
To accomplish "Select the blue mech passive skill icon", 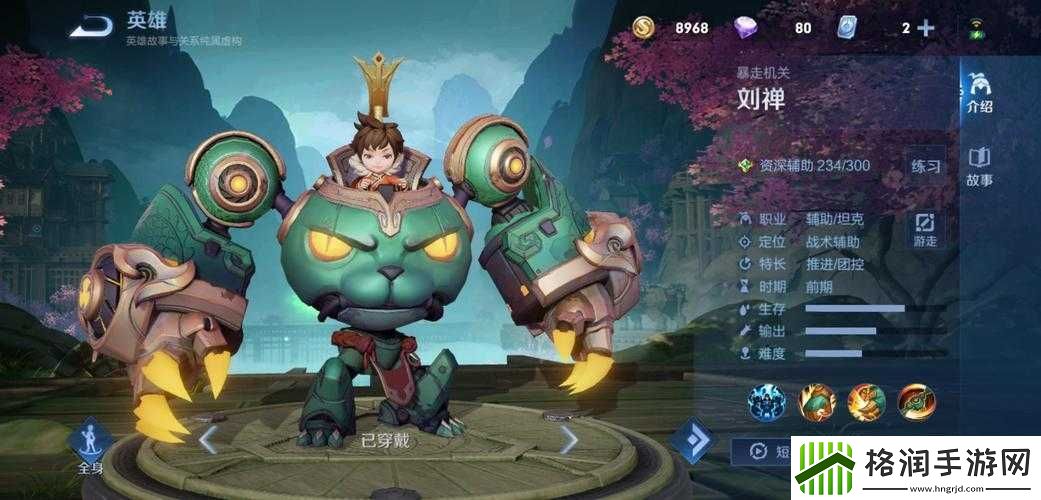I will (767, 402).
